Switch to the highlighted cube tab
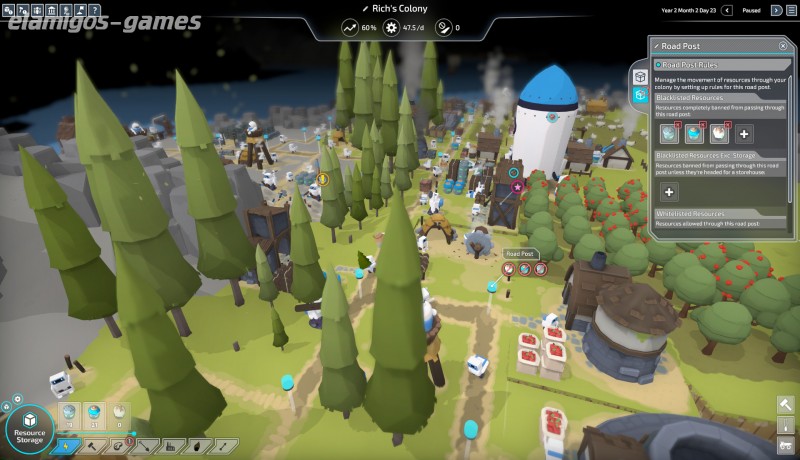This screenshot has height=460, width=800. coord(640,95)
